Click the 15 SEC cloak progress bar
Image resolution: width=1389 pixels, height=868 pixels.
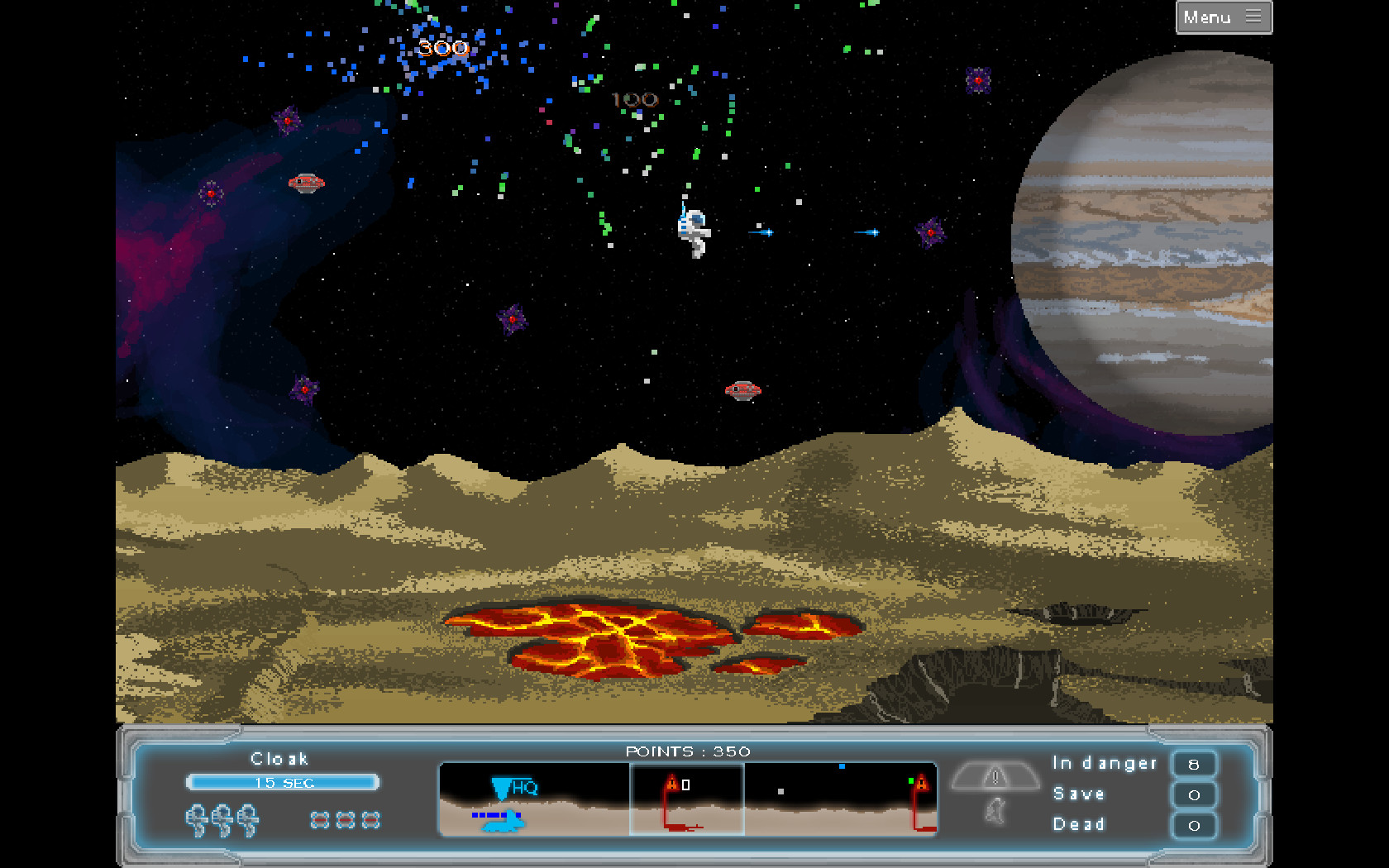coord(282,782)
